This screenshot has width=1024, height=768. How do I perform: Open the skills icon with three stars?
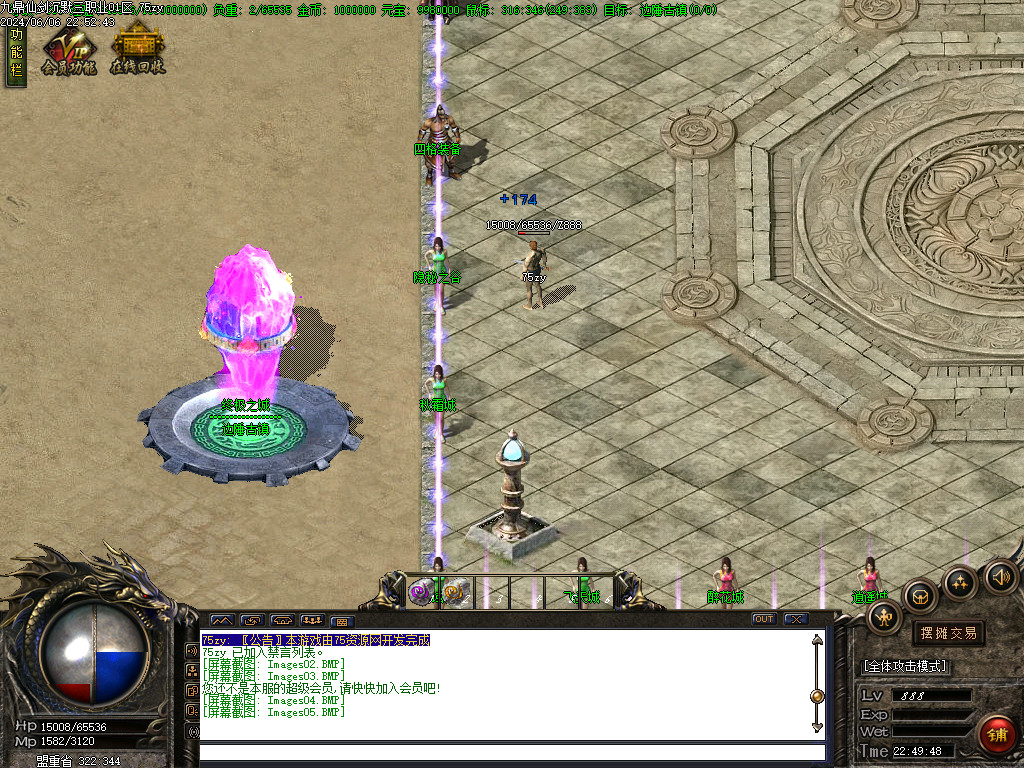click(x=960, y=582)
